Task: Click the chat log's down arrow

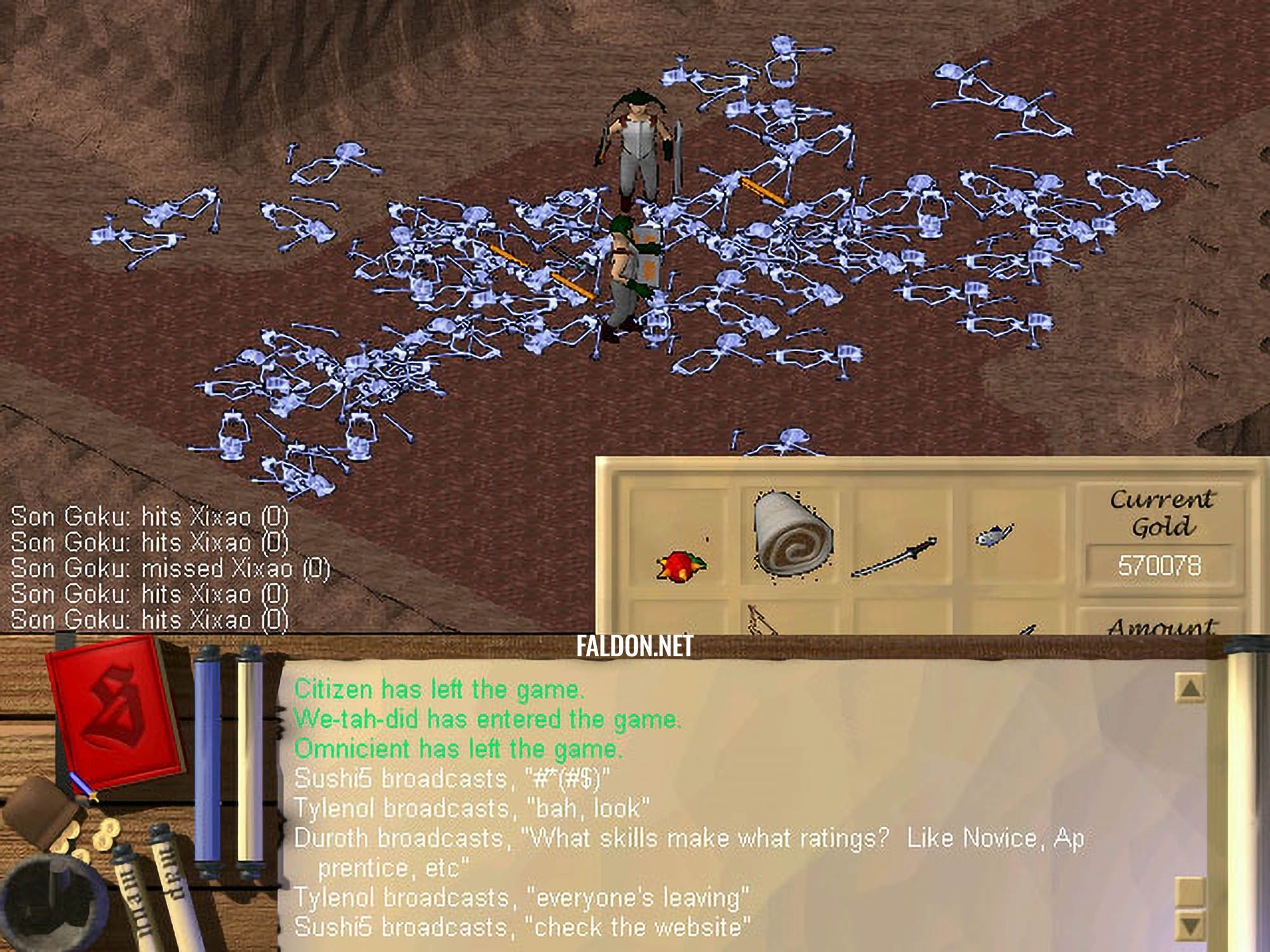Action: point(1190,927)
